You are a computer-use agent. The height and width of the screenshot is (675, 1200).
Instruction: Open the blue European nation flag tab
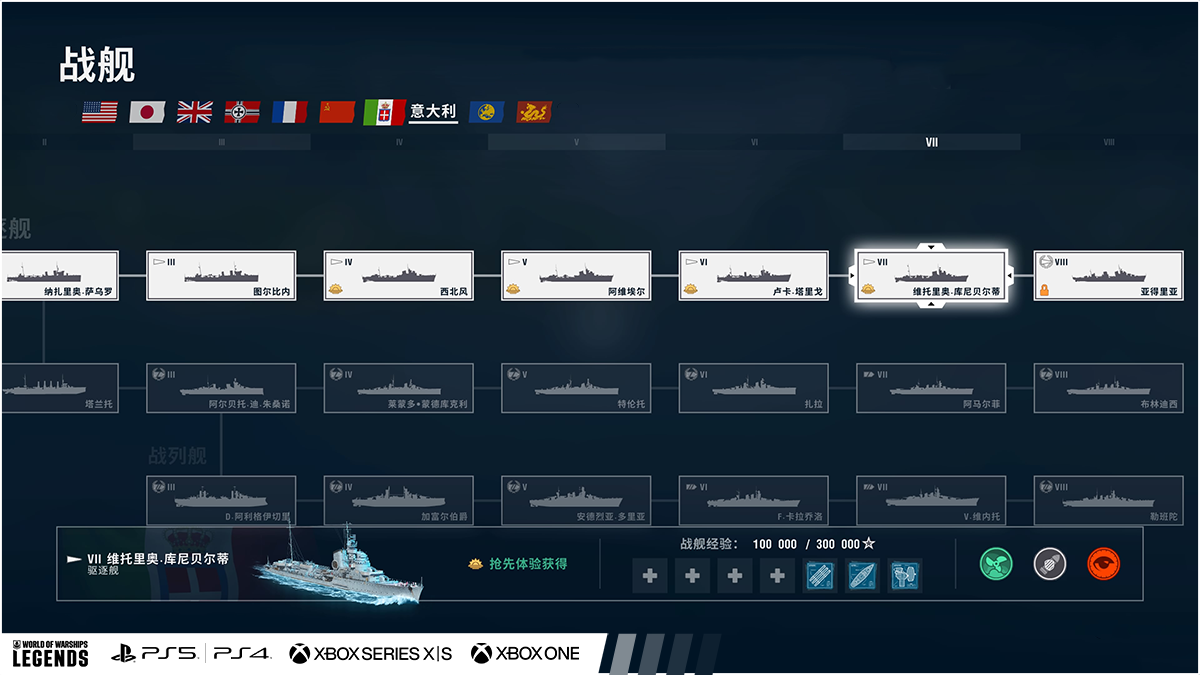pyautogui.click(x=487, y=112)
